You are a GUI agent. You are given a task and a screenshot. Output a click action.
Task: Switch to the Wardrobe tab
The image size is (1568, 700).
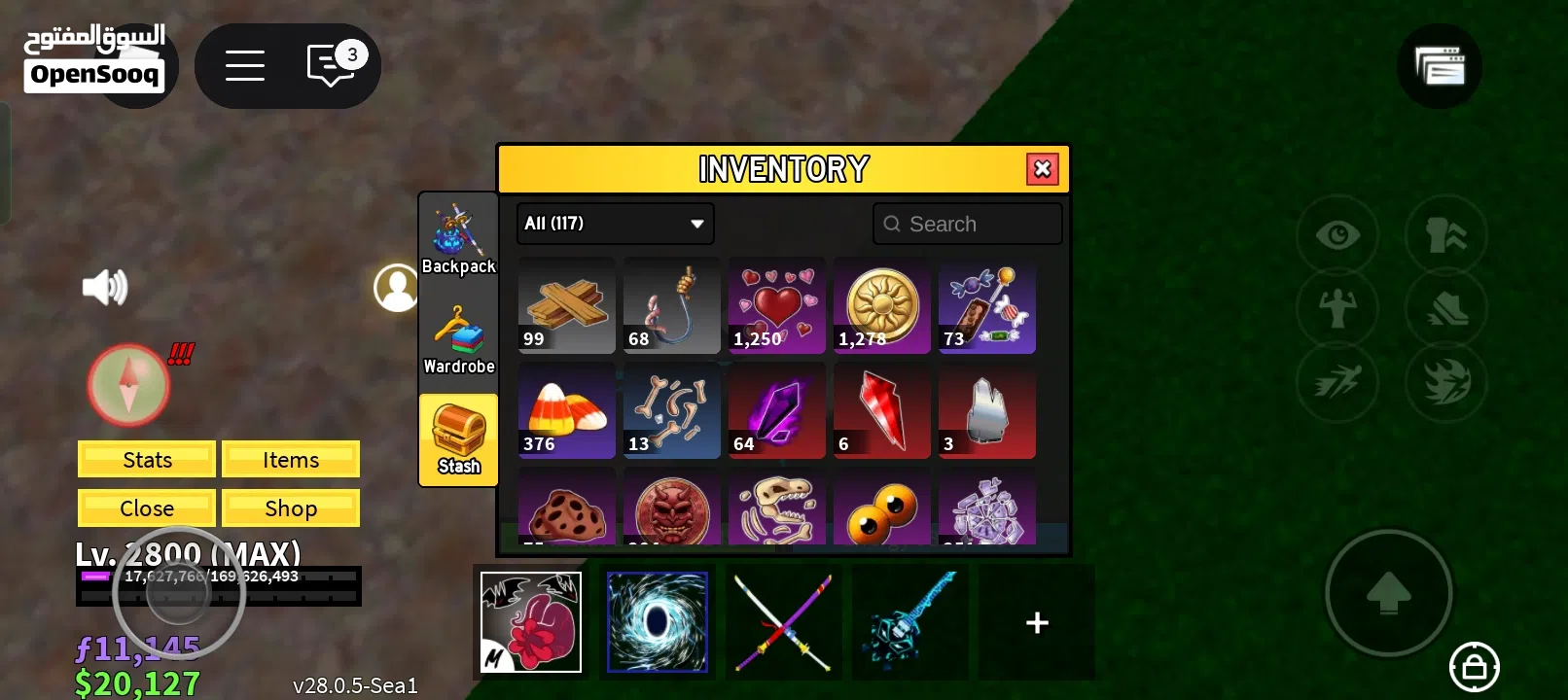(x=458, y=337)
